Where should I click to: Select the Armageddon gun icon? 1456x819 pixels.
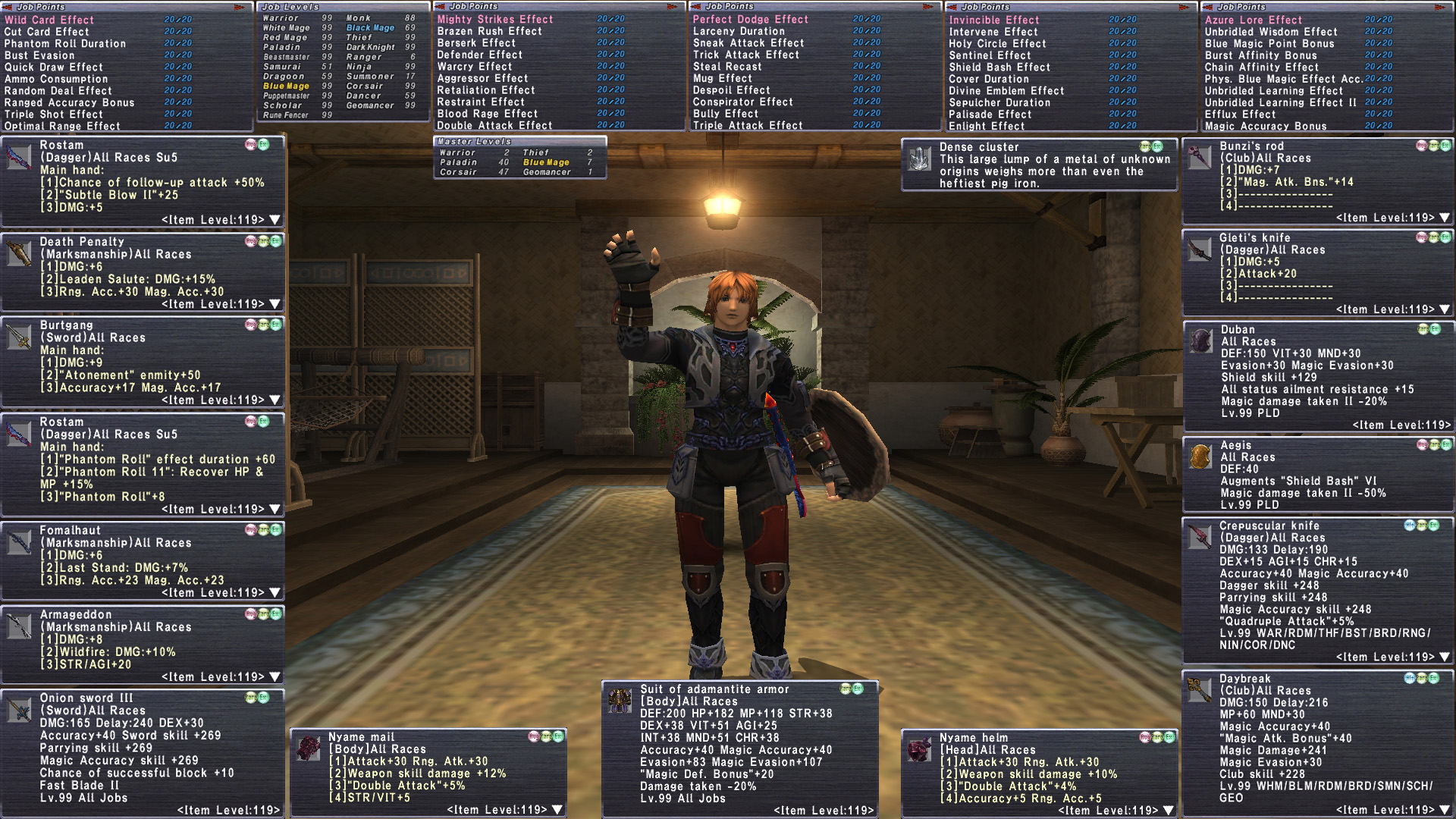point(19,626)
